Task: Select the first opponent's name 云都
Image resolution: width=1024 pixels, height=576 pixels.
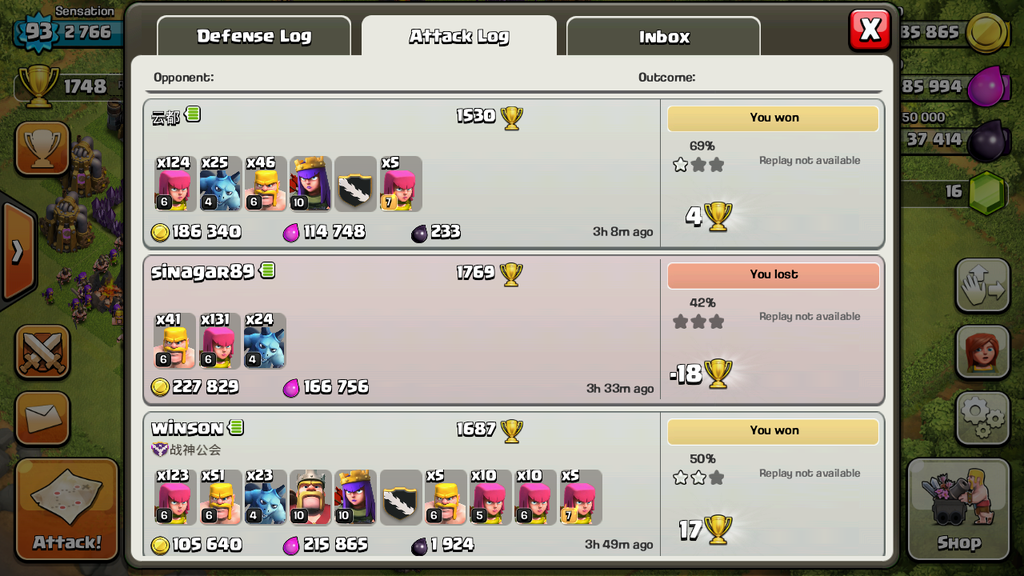Action: pyautogui.click(x=165, y=117)
